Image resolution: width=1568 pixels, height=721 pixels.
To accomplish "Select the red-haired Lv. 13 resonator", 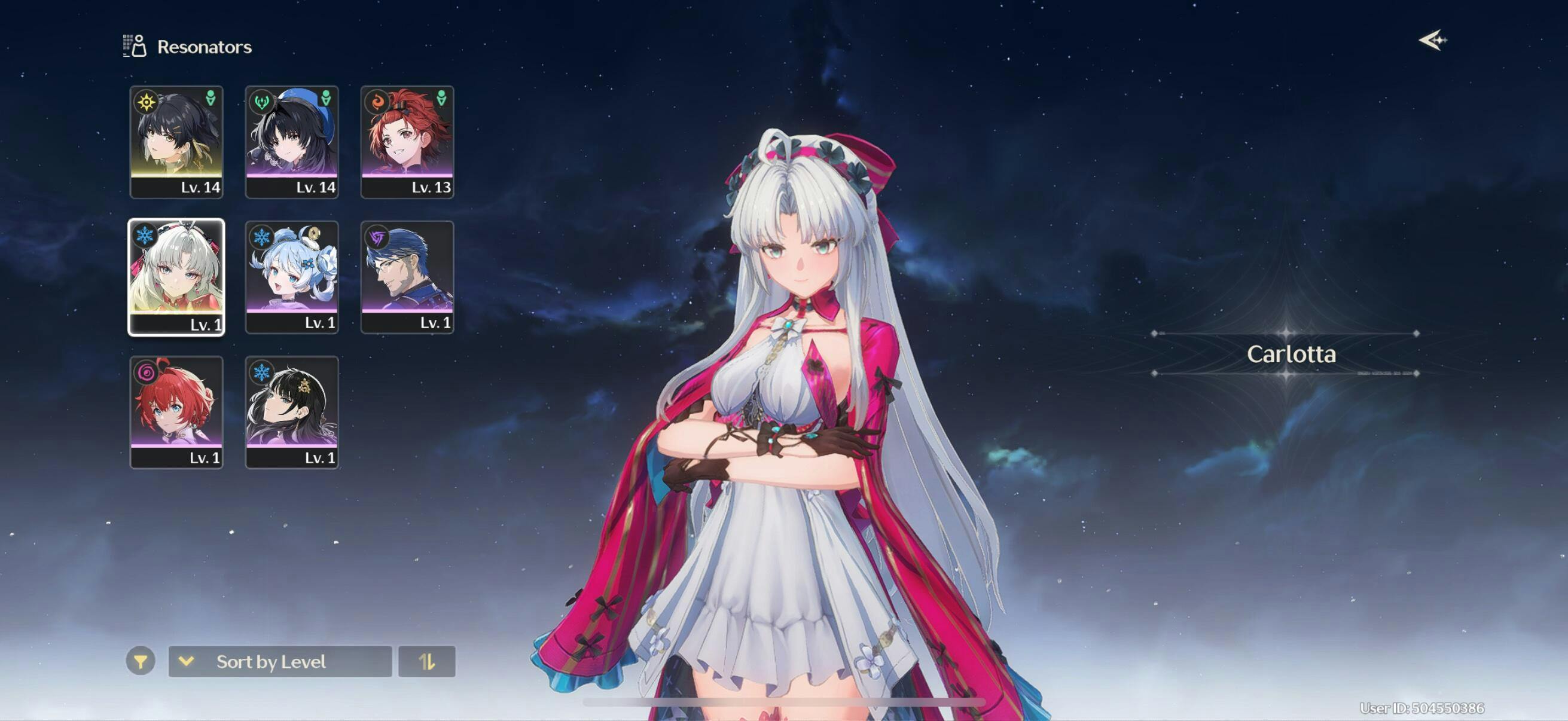I will [x=407, y=141].
